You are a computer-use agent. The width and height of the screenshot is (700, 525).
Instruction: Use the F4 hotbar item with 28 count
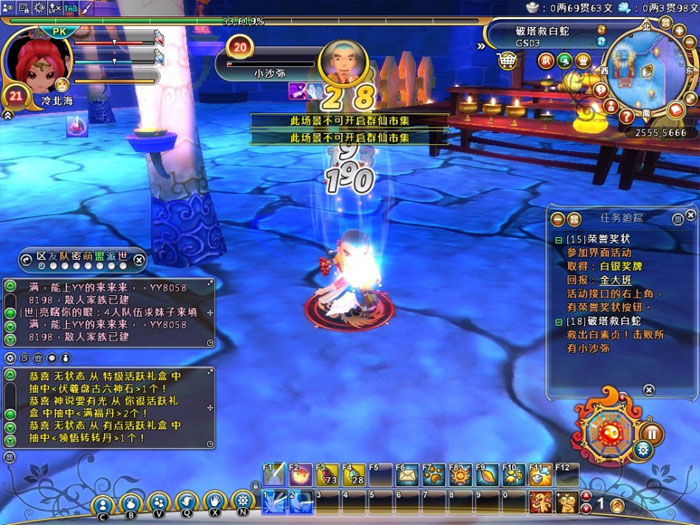tap(353, 476)
